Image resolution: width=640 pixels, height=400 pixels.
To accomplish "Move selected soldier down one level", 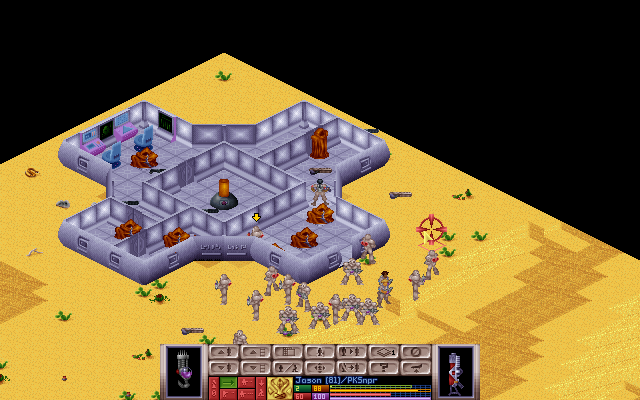I will pos(222,367).
